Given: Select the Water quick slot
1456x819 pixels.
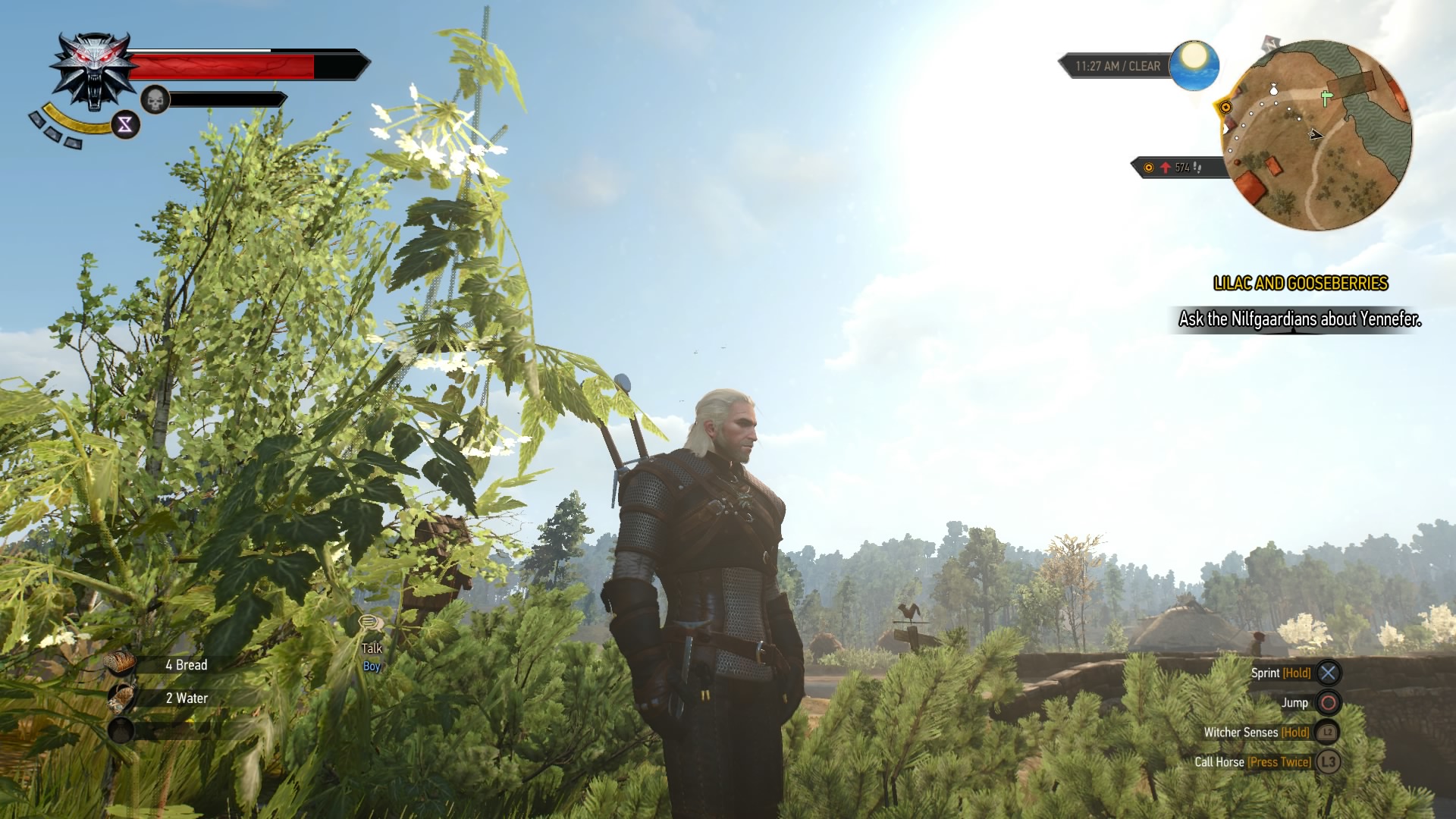Looking at the screenshot, I should coord(121,698).
